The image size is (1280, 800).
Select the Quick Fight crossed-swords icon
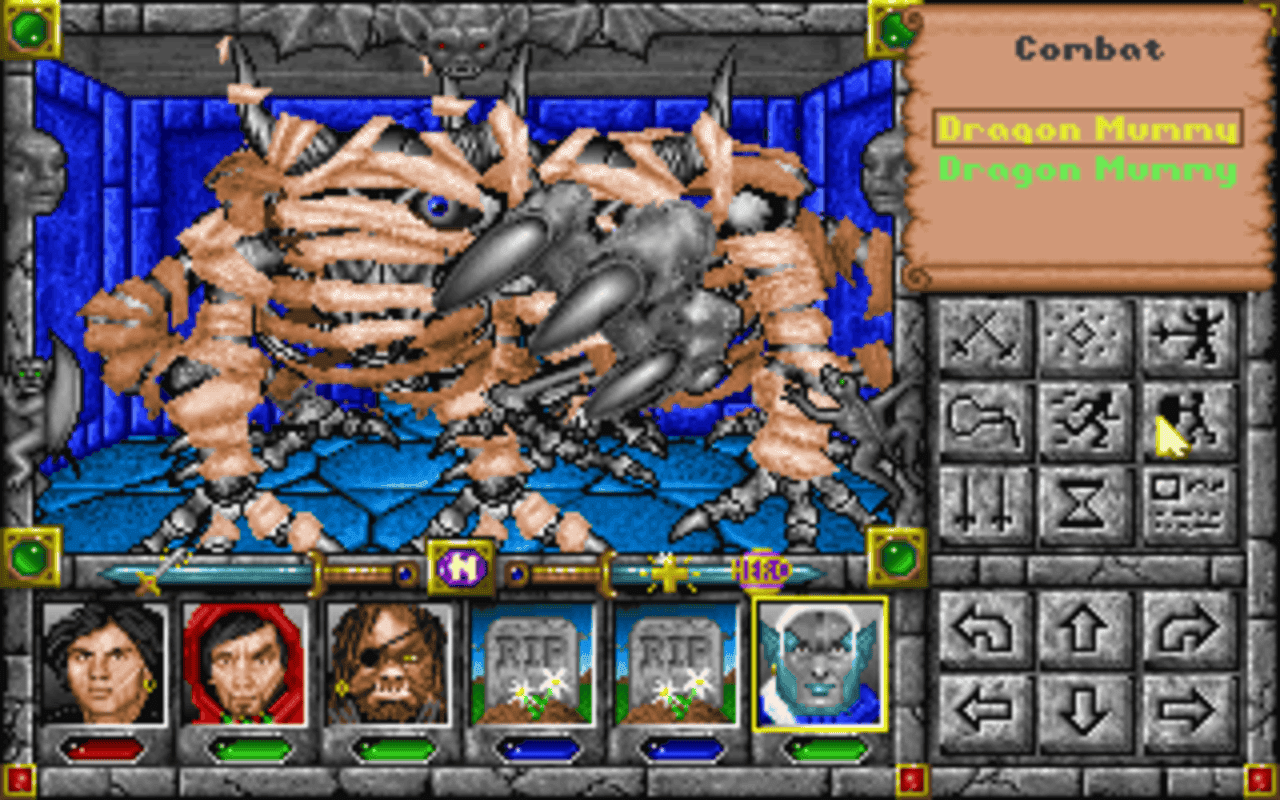(x=980, y=335)
